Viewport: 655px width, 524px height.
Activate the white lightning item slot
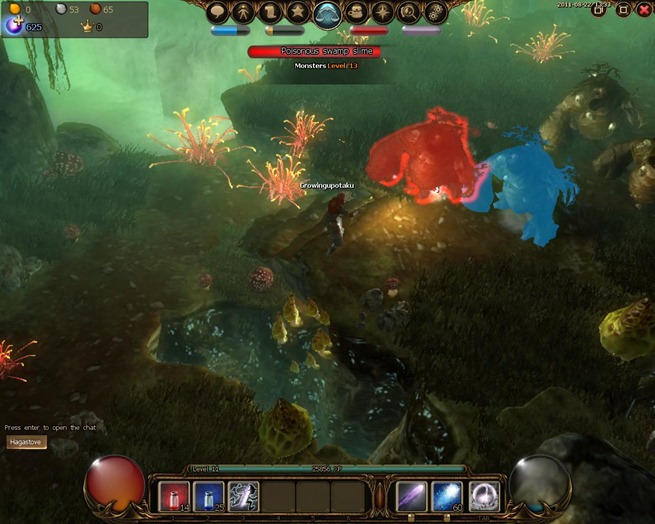coord(243,496)
